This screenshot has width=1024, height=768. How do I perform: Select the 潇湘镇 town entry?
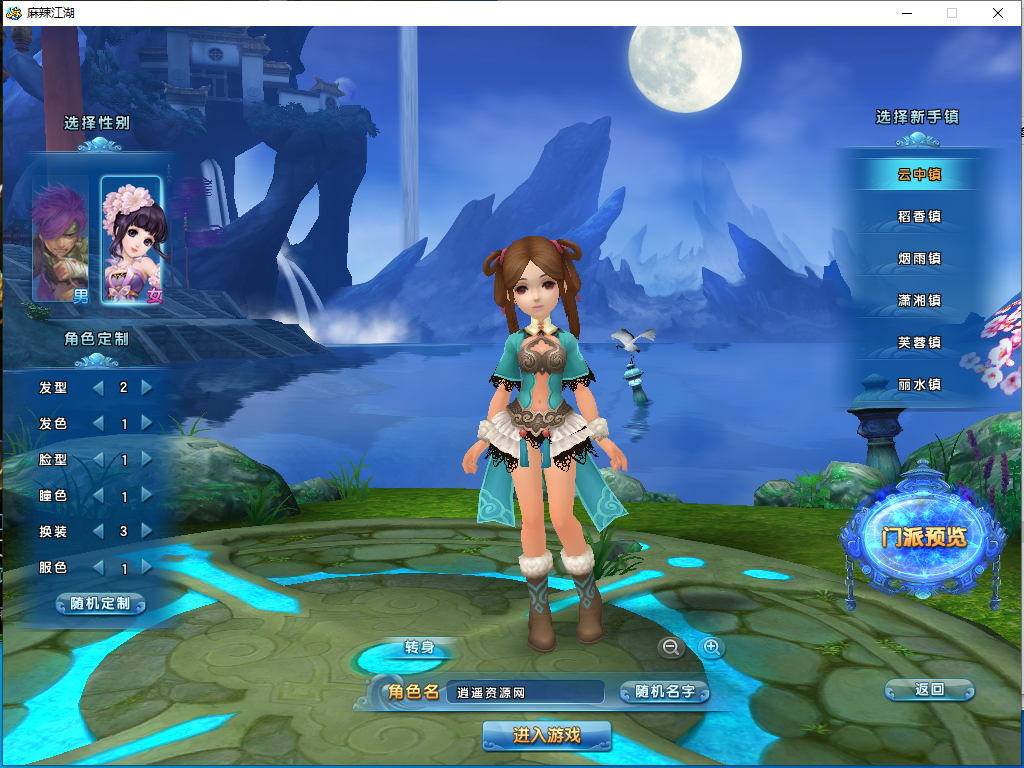pos(919,300)
